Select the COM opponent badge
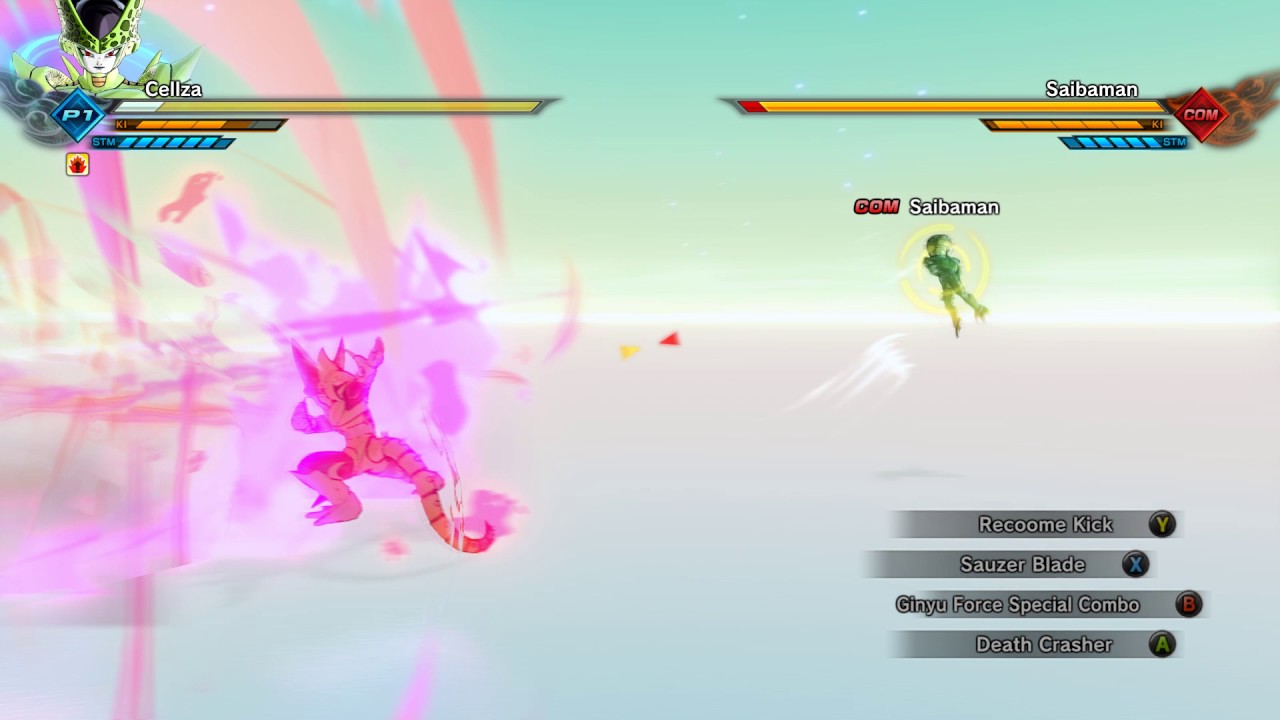 click(x=1200, y=114)
